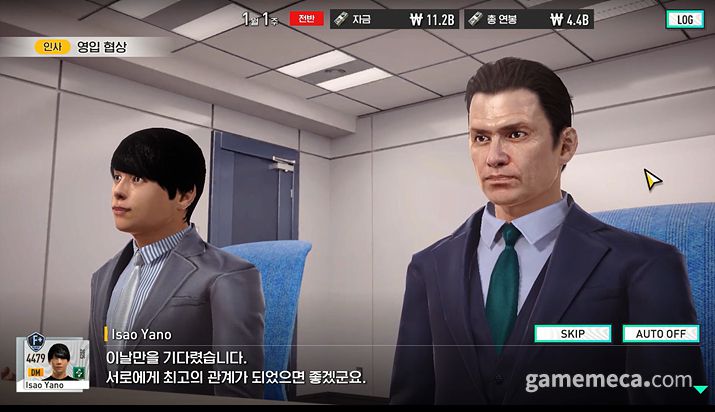Image resolution: width=715 pixels, height=412 pixels.
Task: Toggle the AUTO OFF dialogue setting
Action: 660,334
